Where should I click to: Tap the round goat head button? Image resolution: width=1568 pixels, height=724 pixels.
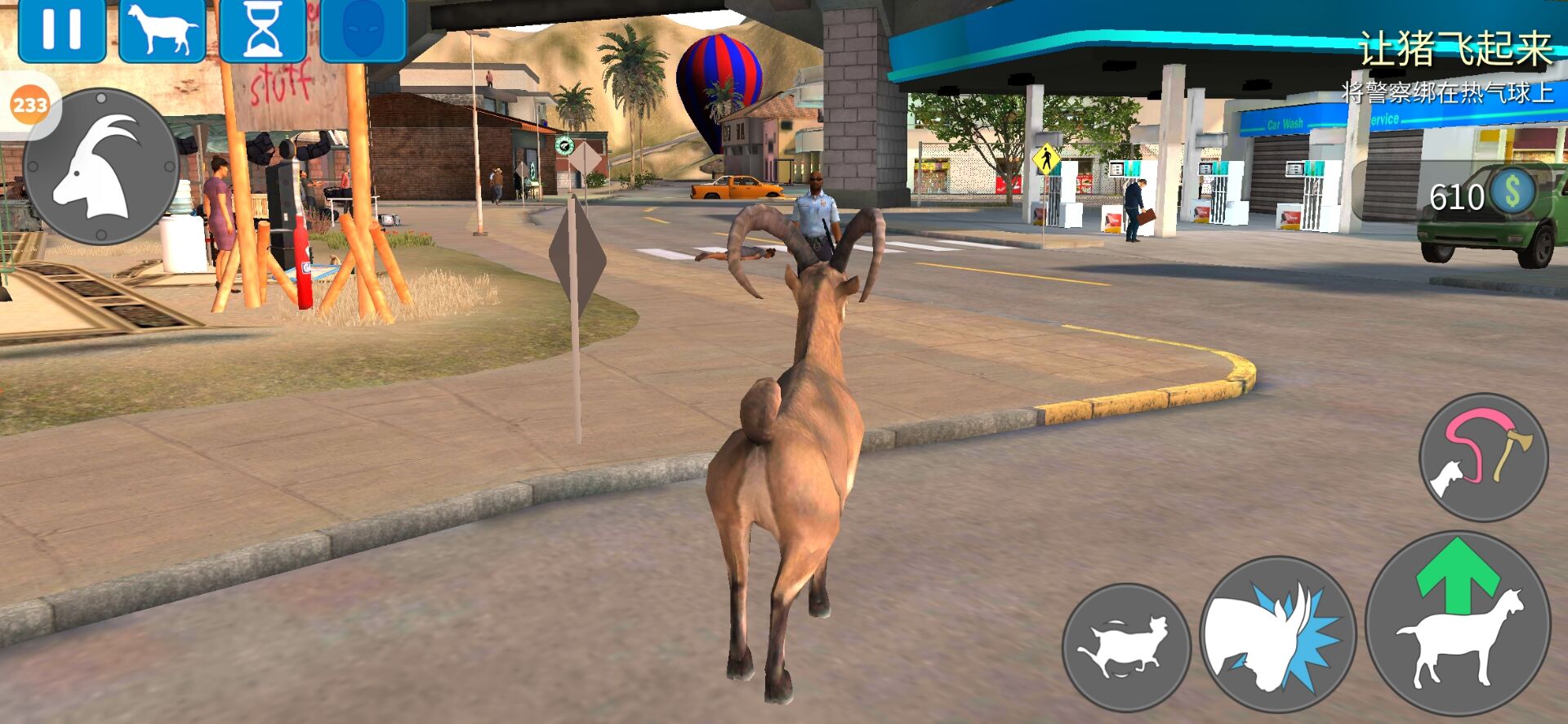point(101,167)
